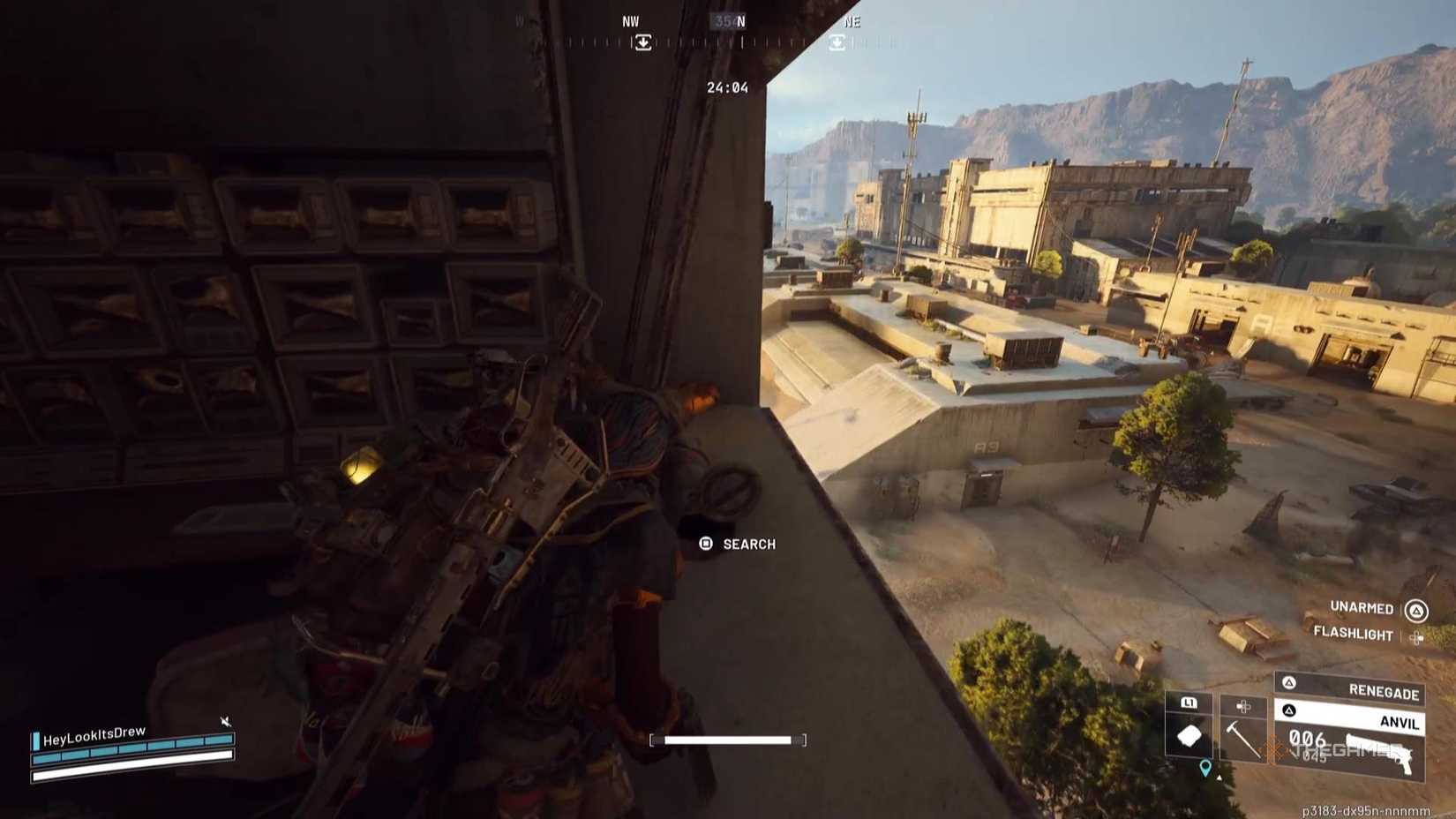This screenshot has width=1456, height=819.
Task: Click the ANVIL weapon name label
Action: click(x=1400, y=724)
